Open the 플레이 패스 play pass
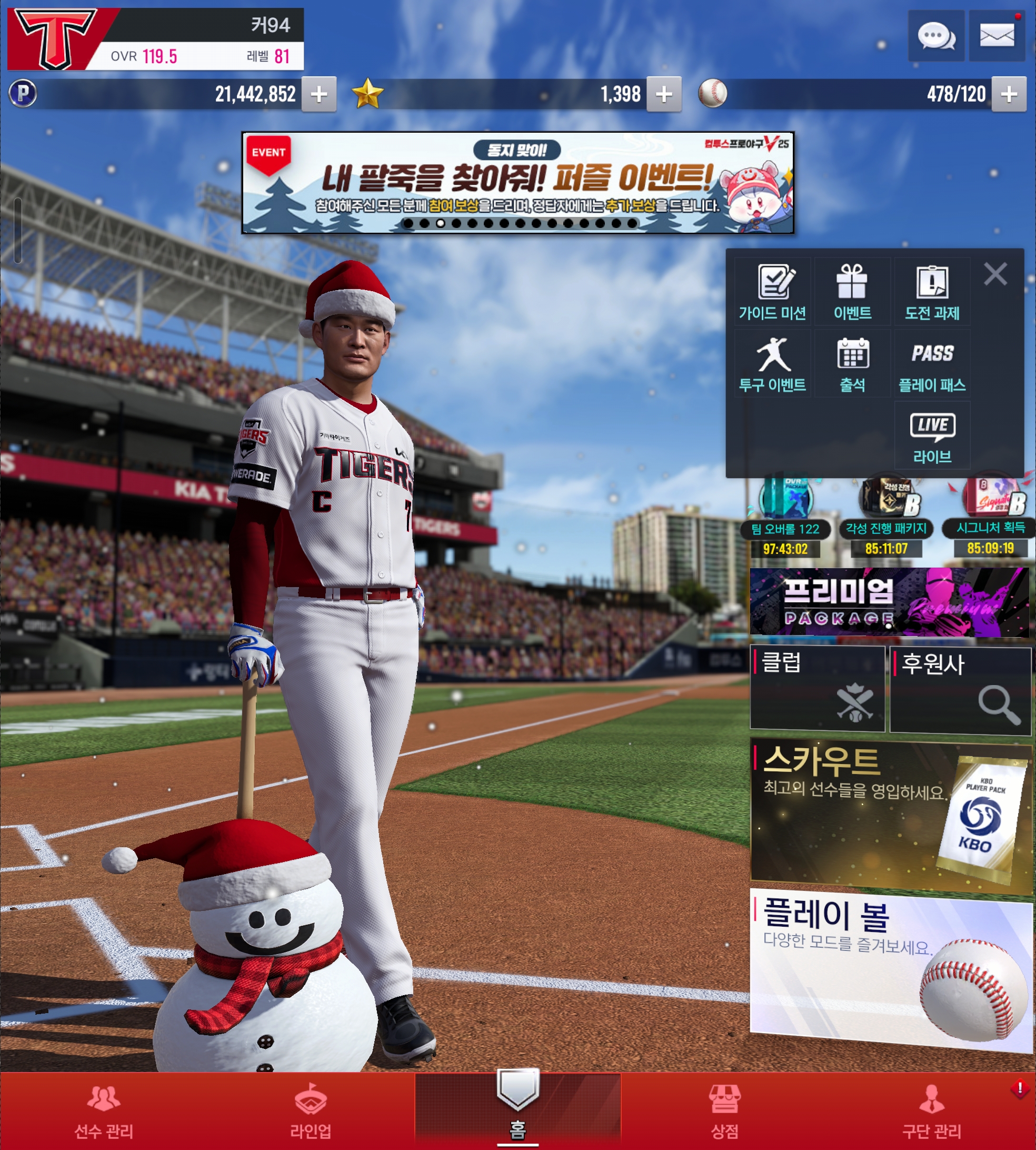The height and width of the screenshot is (1150, 1036). (x=932, y=364)
